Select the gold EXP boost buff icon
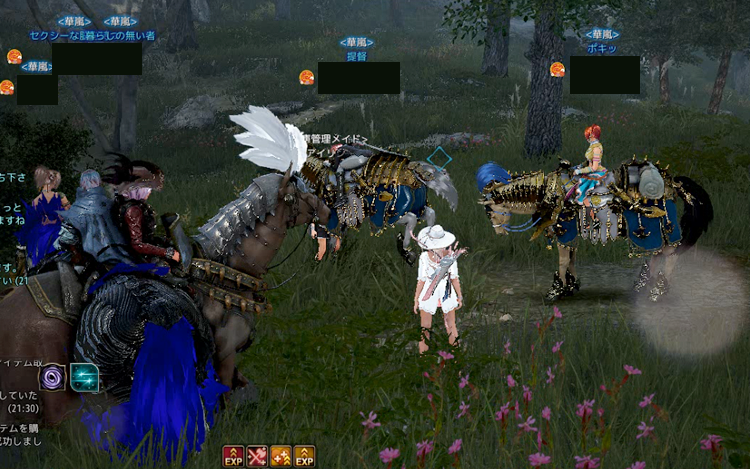750x469 pixels. 304,456
